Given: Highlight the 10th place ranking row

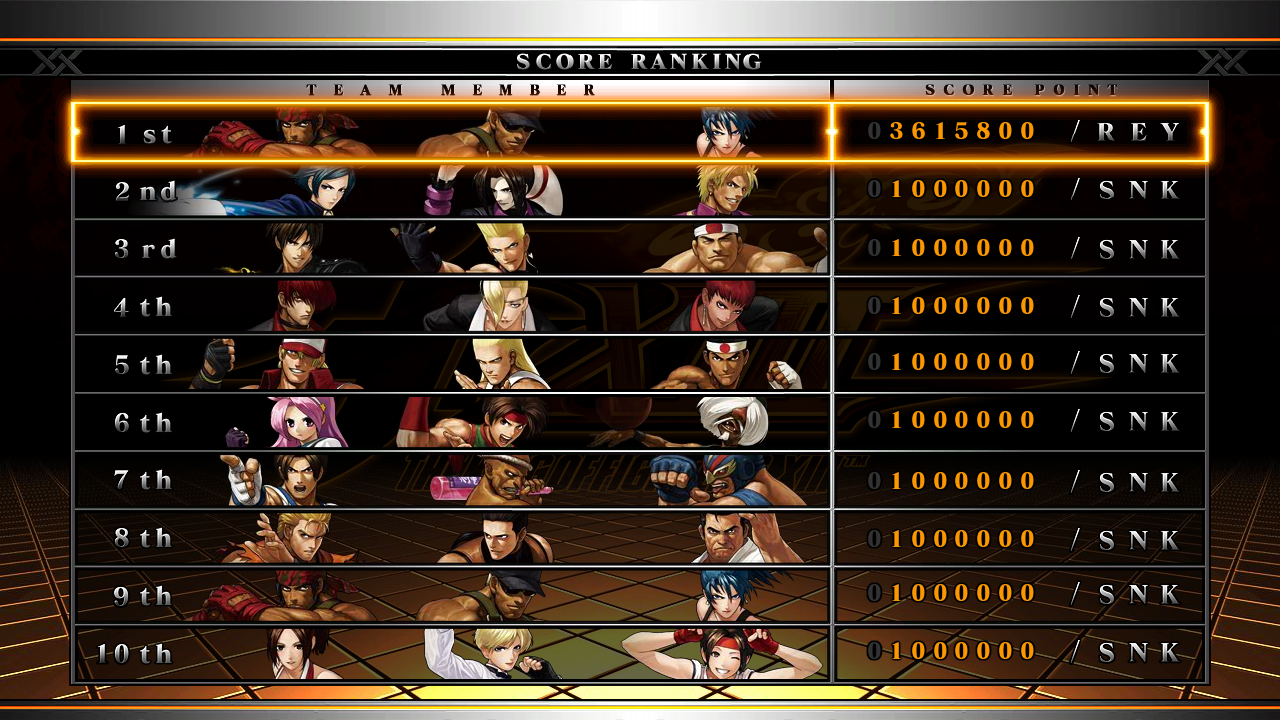Looking at the screenshot, I should [x=640, y=654].
